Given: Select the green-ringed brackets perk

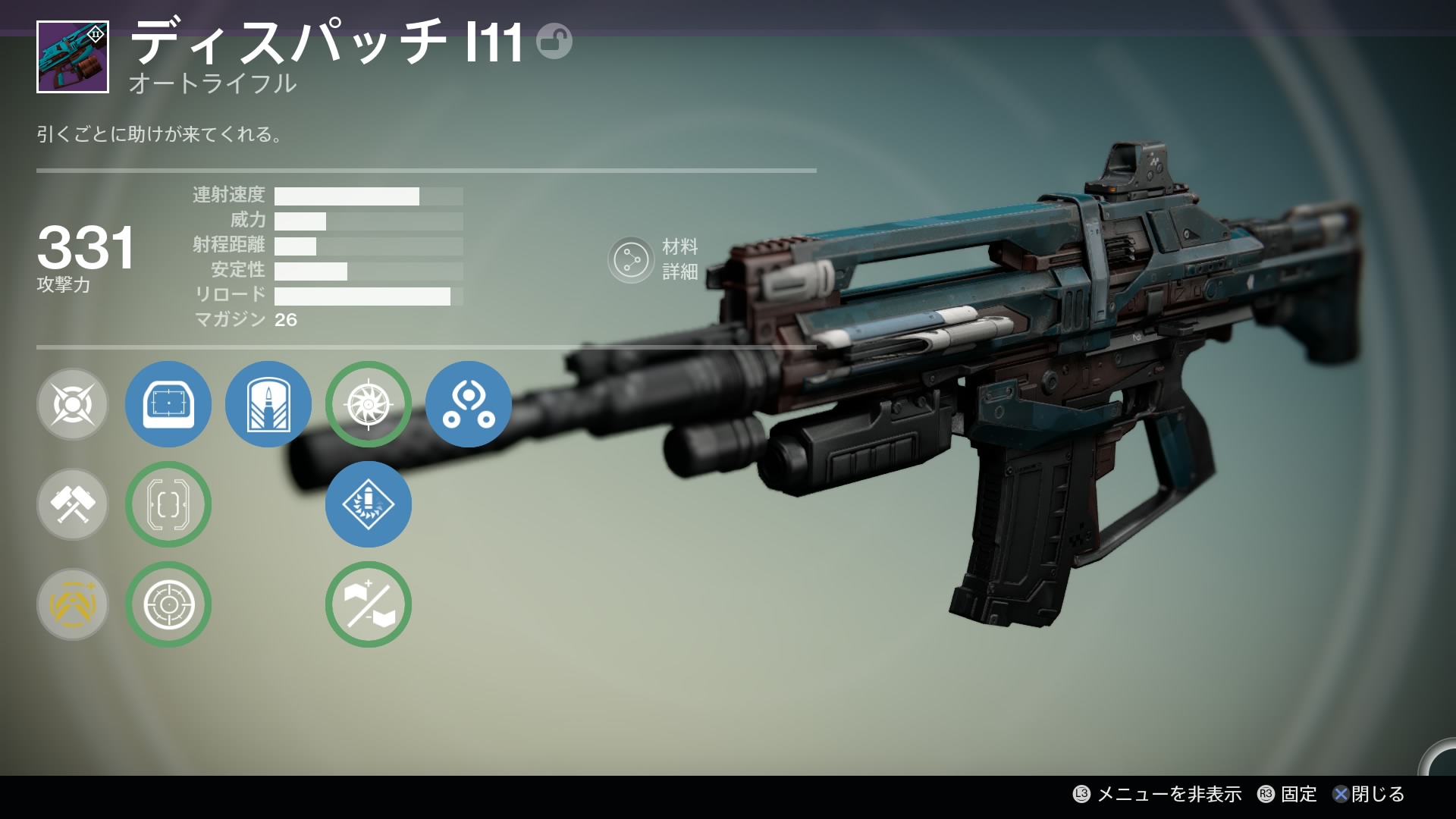Looking at the screenshot, I should click(x=168, y=504).
